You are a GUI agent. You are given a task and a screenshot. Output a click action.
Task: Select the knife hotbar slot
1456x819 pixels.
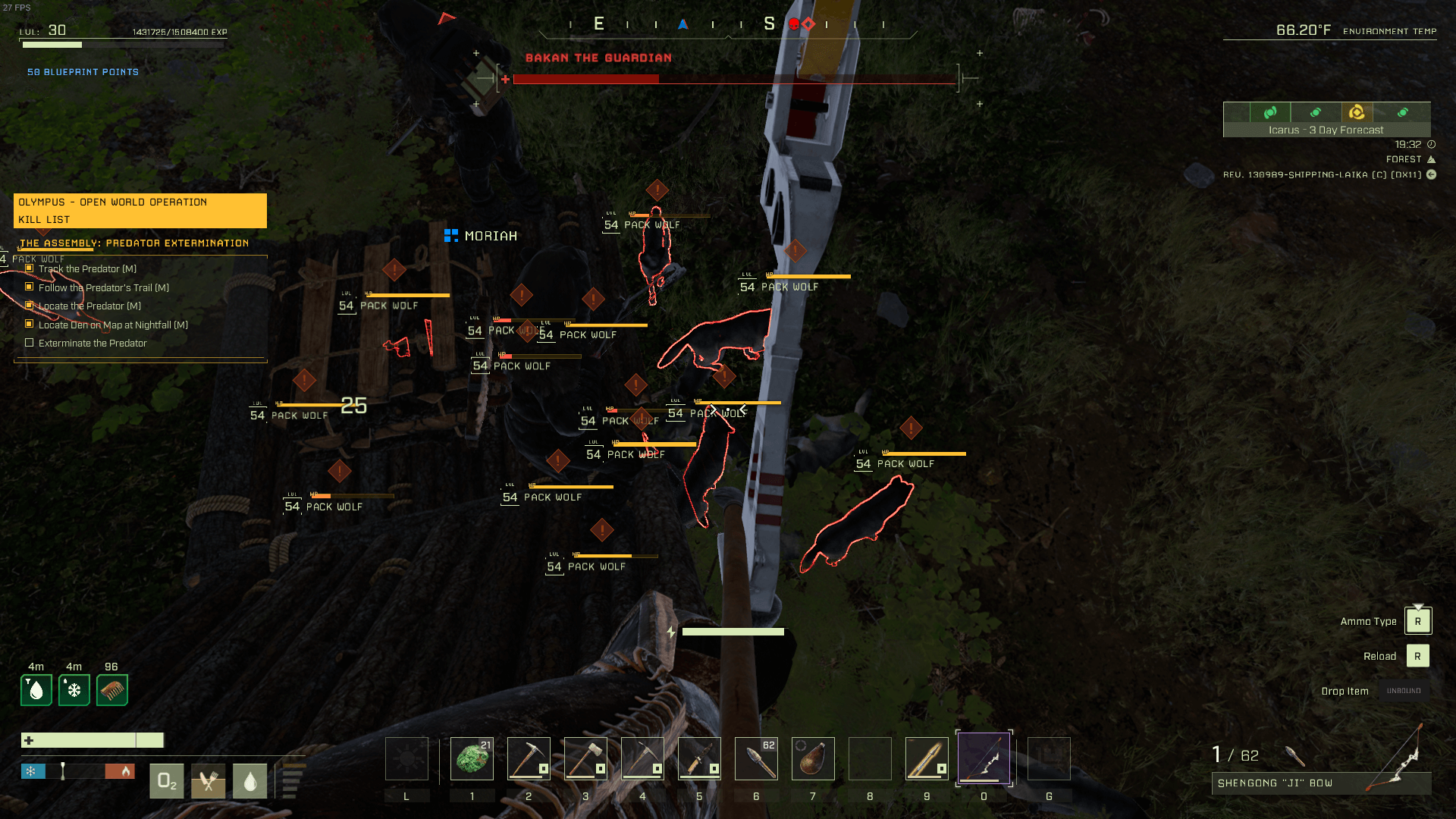[699, 758]
